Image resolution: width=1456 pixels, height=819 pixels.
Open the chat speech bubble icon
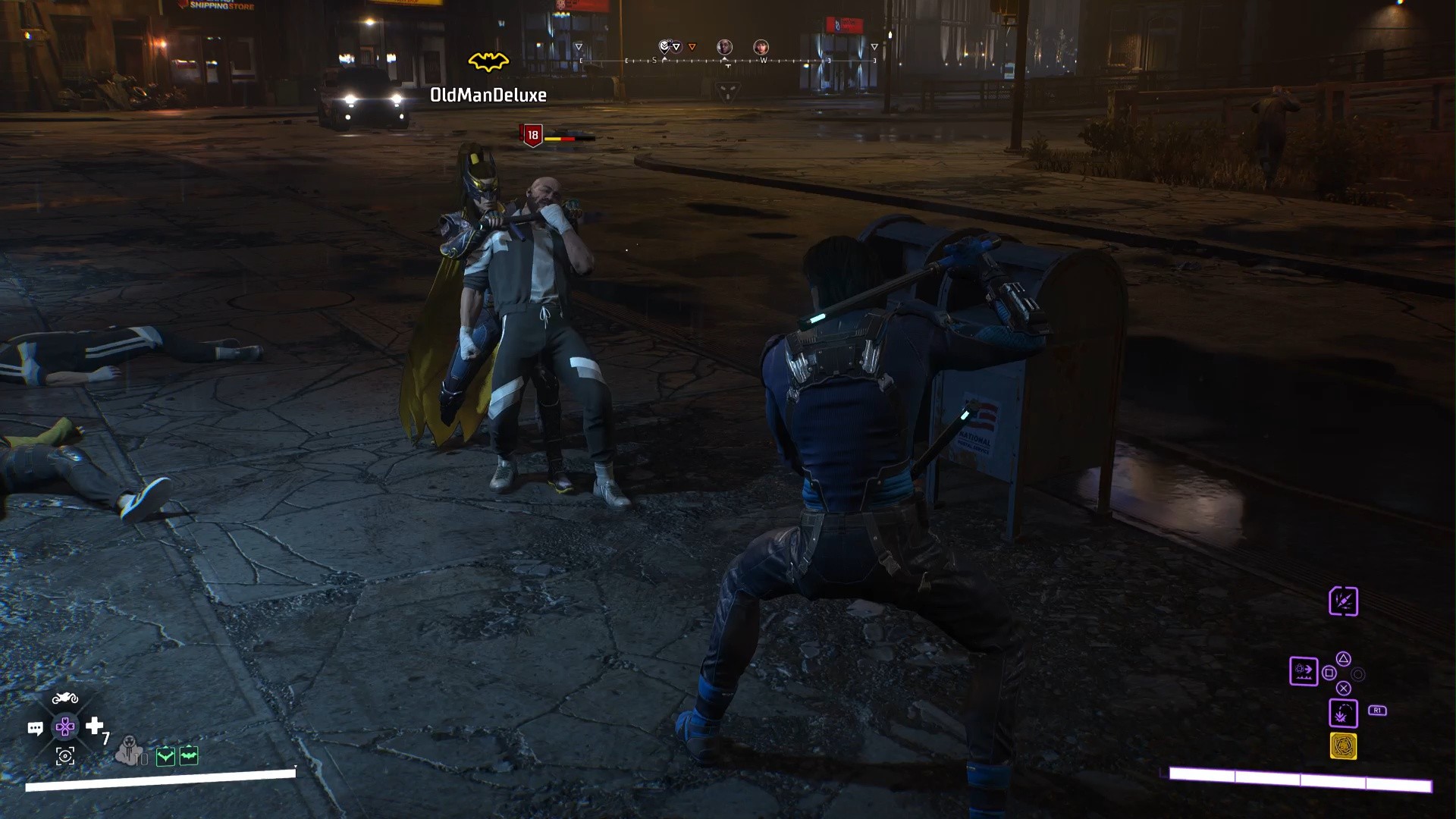pos(35,728)
